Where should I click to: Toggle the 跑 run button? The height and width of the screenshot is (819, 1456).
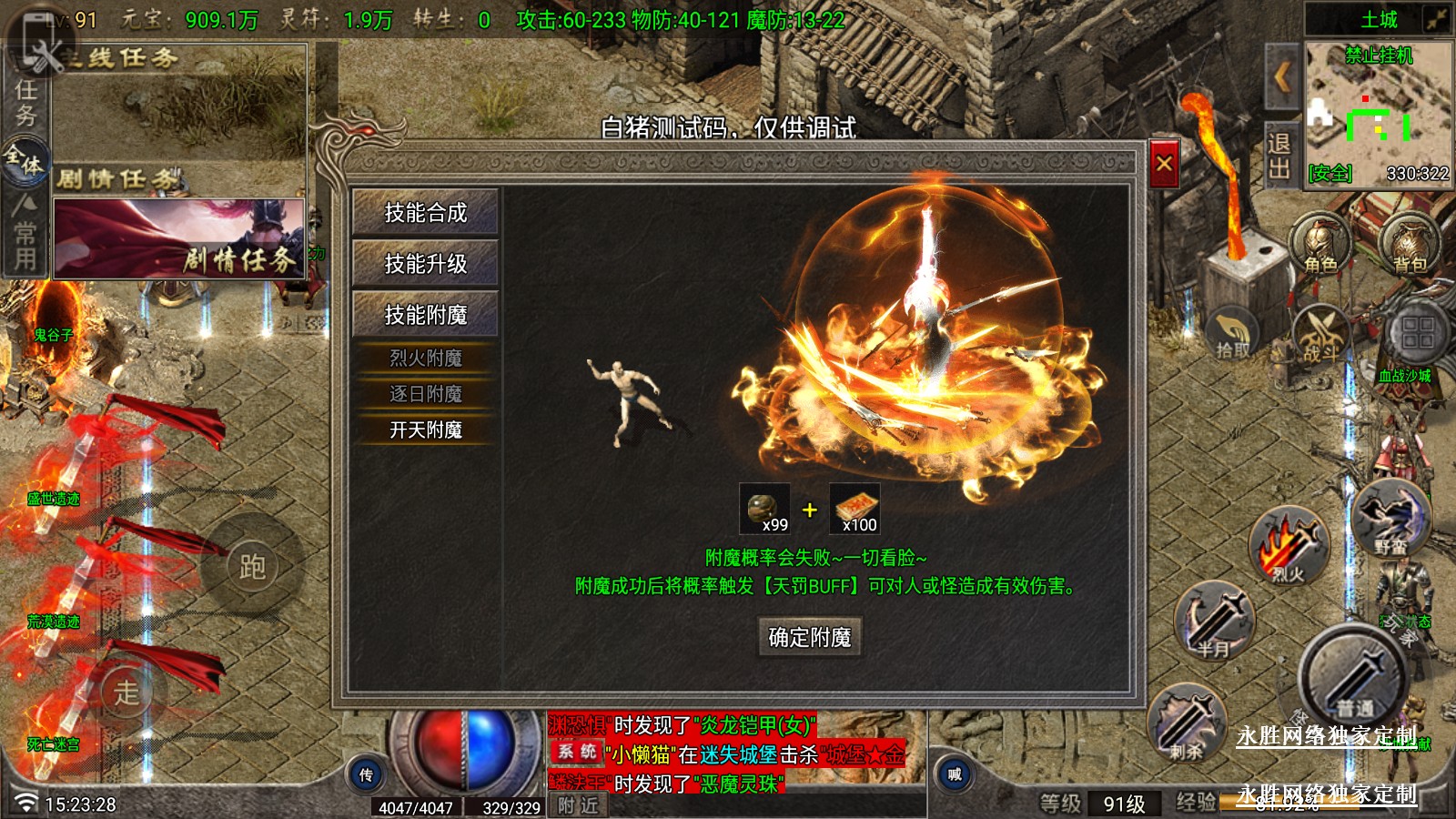(252, 566)
